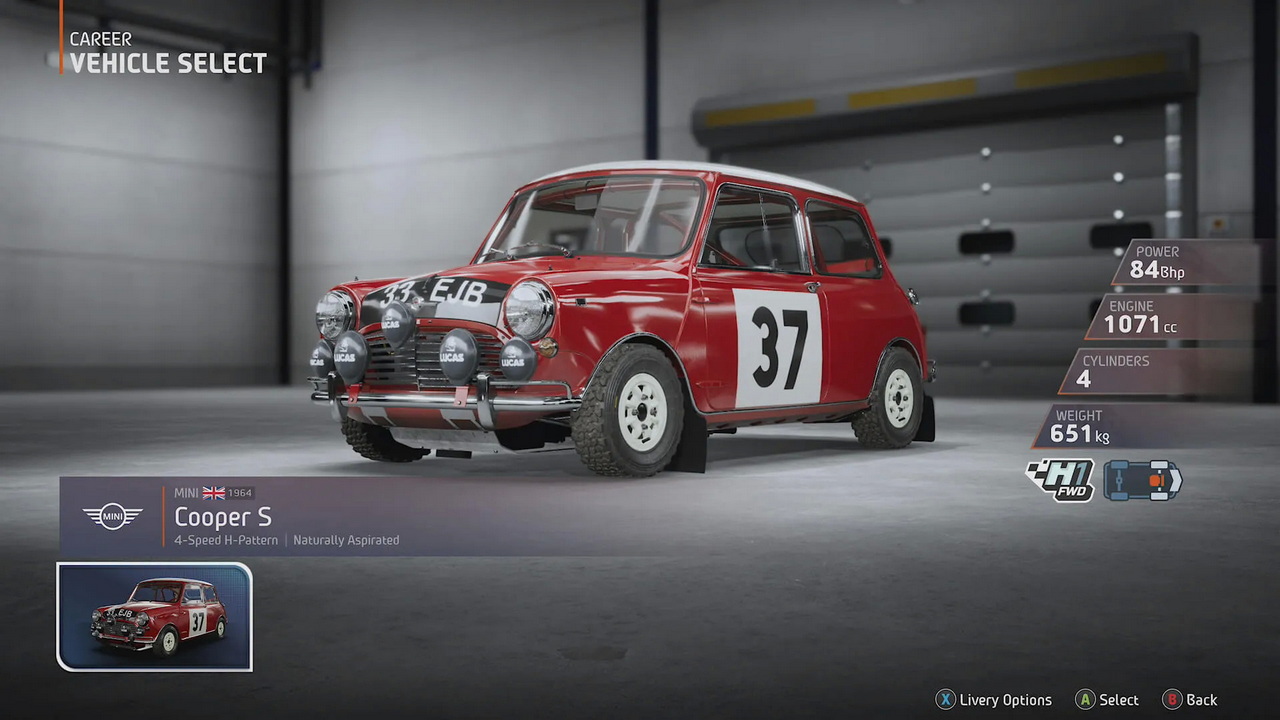Click the British flag icon next to 1964
1280x720 pixels.
click(213, 492)
